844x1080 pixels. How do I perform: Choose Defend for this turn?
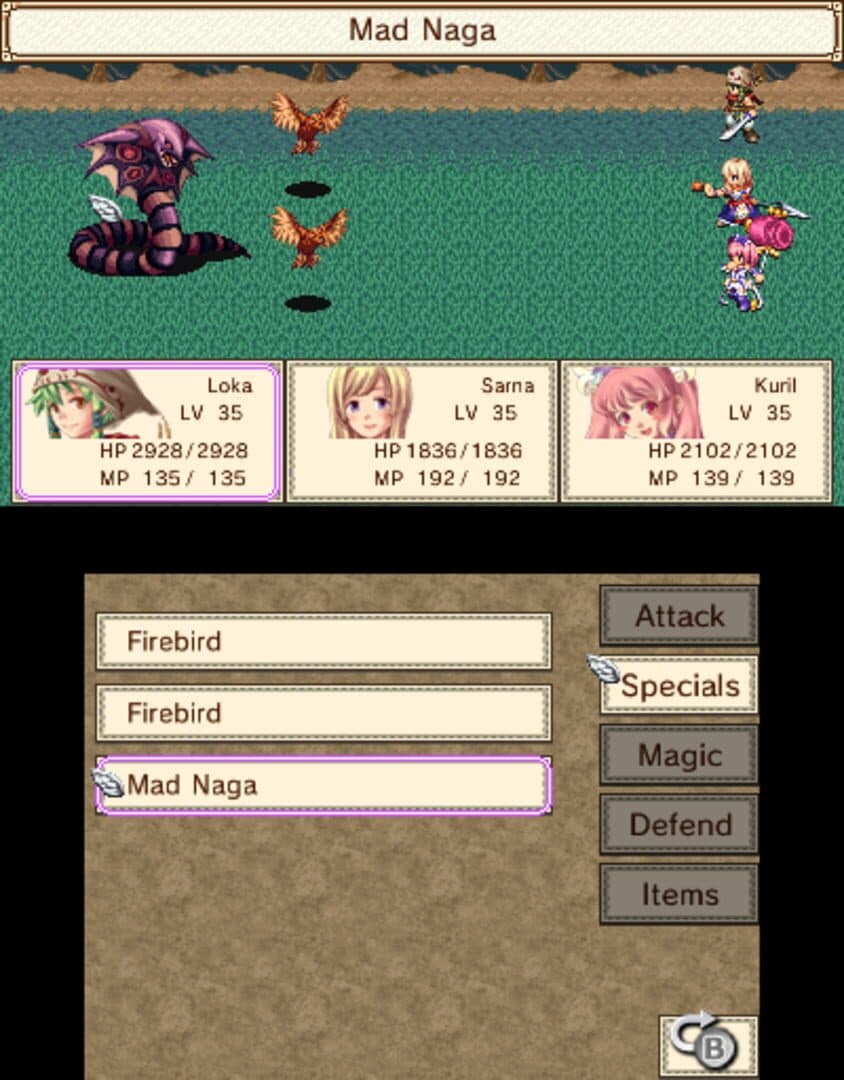(679, 825)
